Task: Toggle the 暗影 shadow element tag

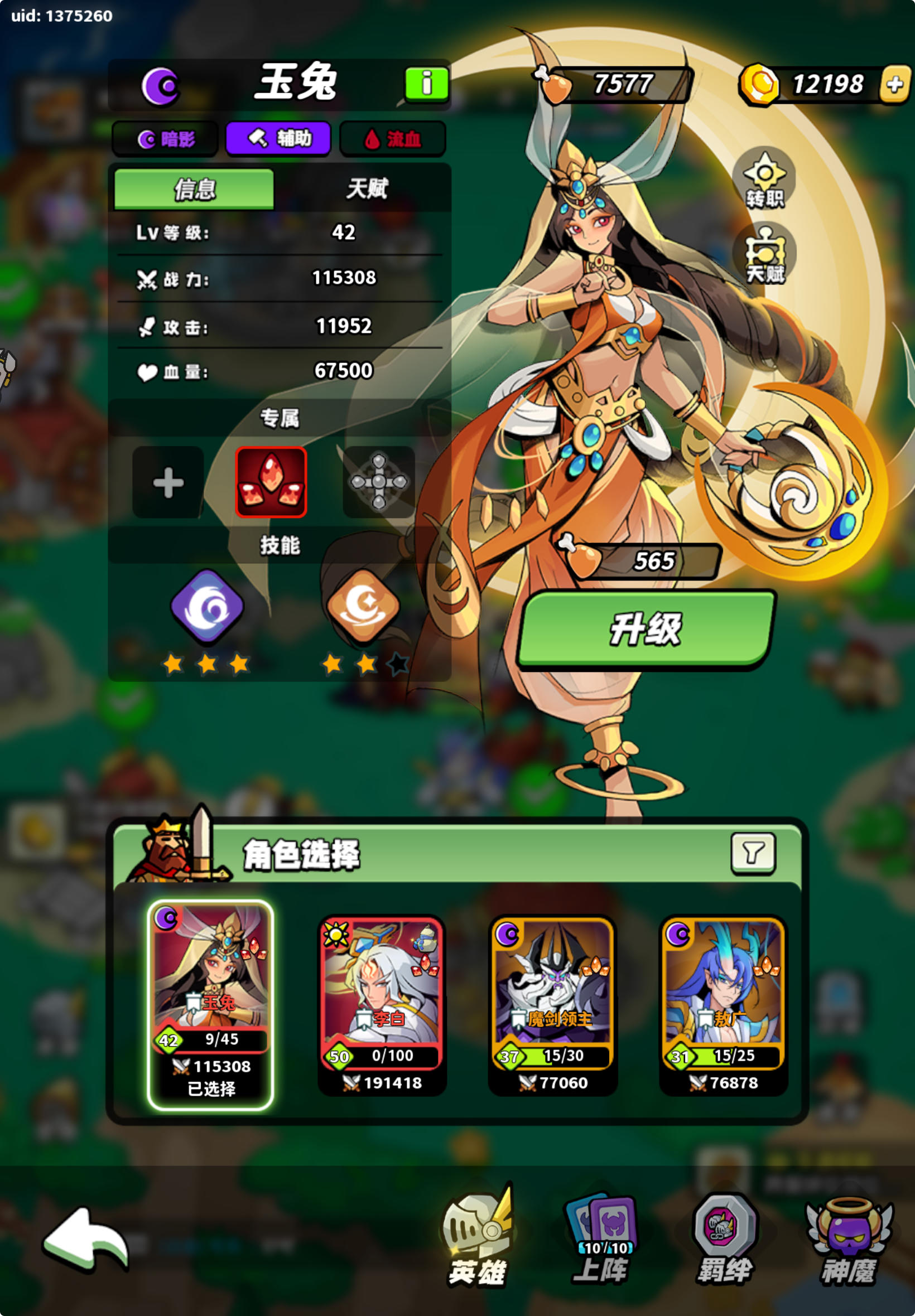Action: click(166, 137)
